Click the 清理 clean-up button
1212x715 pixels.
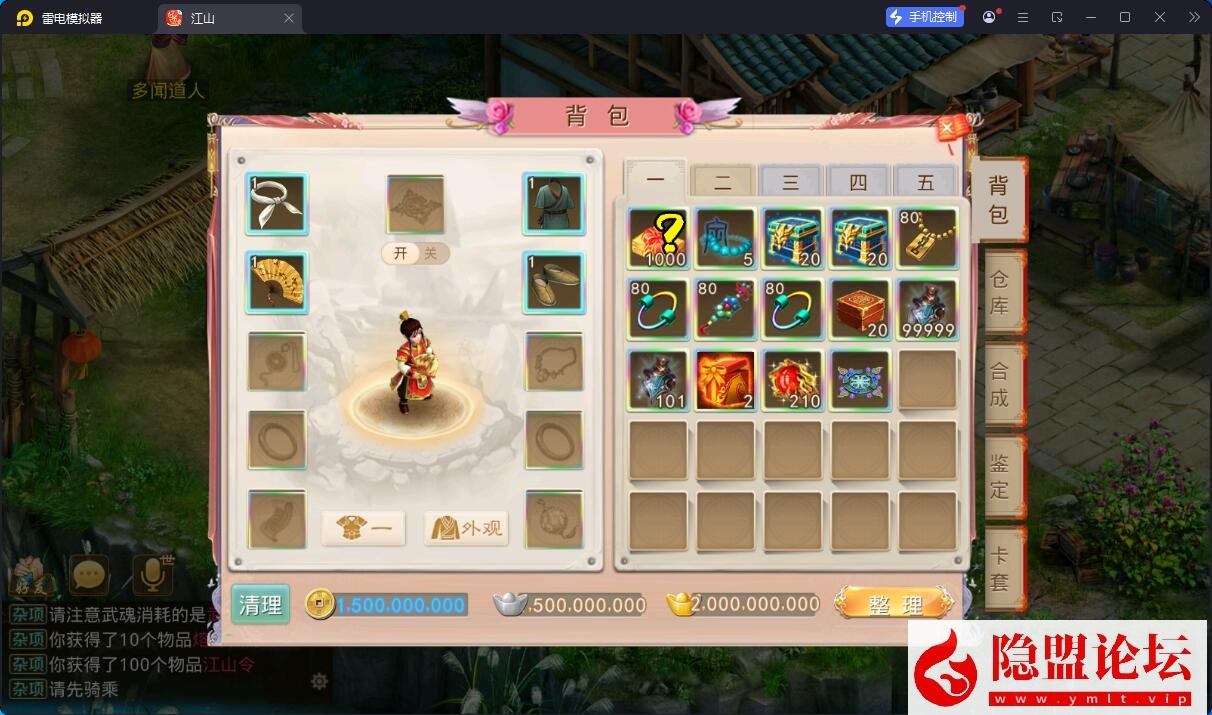pos(260,604)
